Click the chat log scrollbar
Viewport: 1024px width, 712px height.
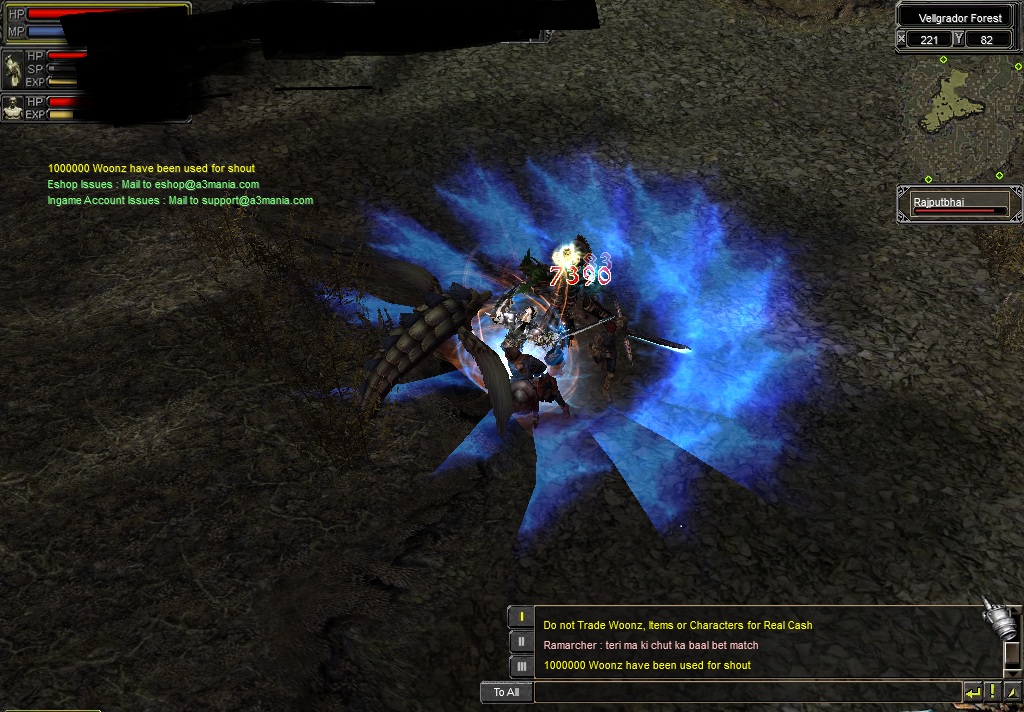pyautogui.click(x=1010, y=657)
